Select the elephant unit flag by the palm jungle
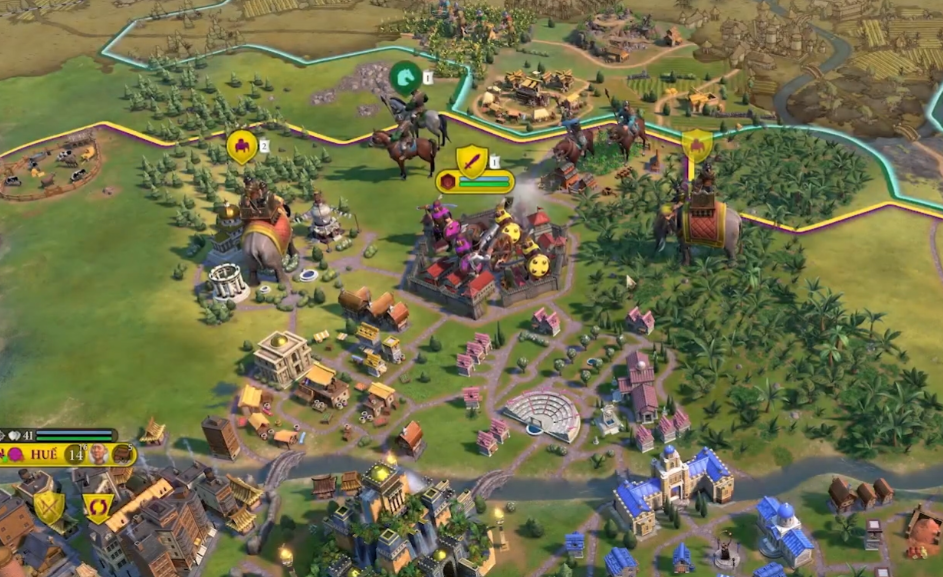Viewport: 943px width, 577px height. point(696,146)
